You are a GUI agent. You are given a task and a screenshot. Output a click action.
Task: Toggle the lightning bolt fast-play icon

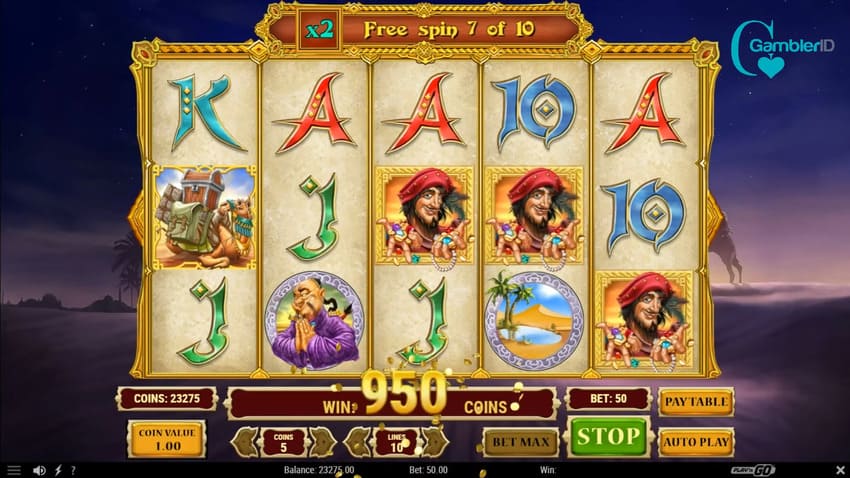click(x=58, y=470)
